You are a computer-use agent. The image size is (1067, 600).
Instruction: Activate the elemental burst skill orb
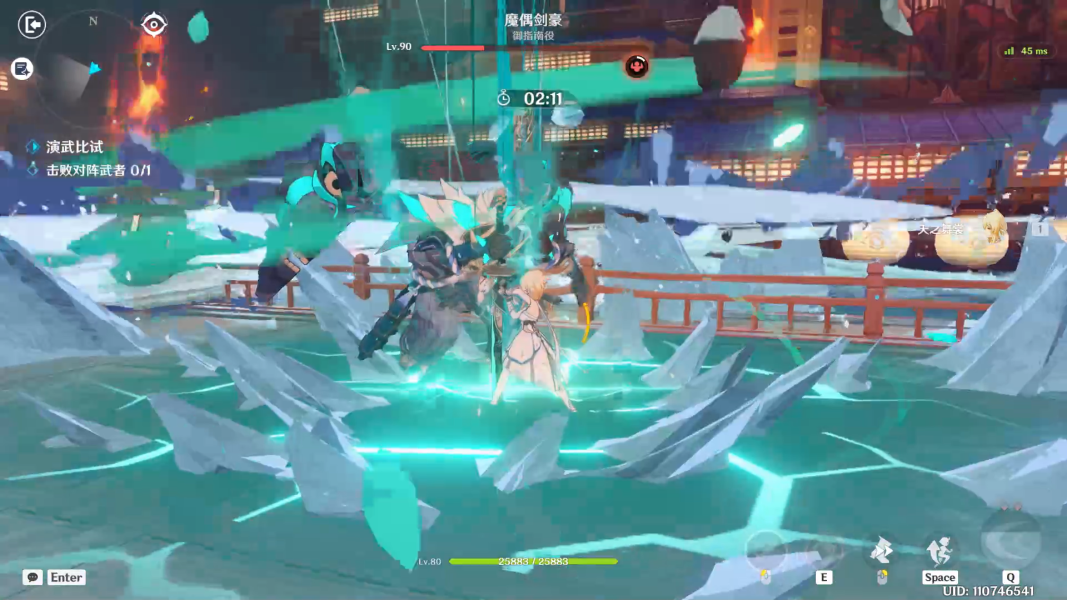click(x=1010, y=541)
